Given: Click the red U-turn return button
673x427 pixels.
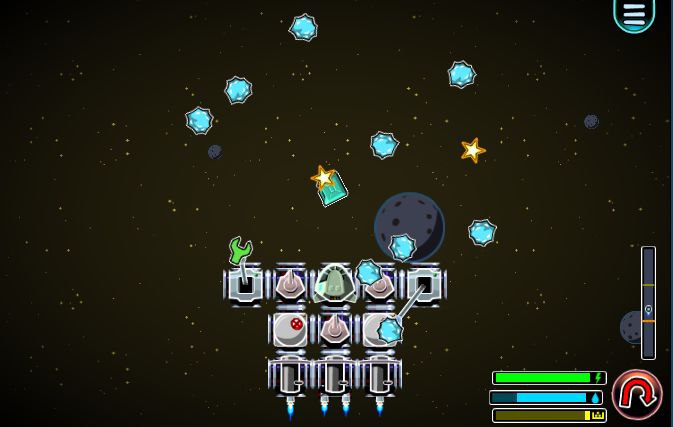Looking at the screenshot, I should (637, 394).
